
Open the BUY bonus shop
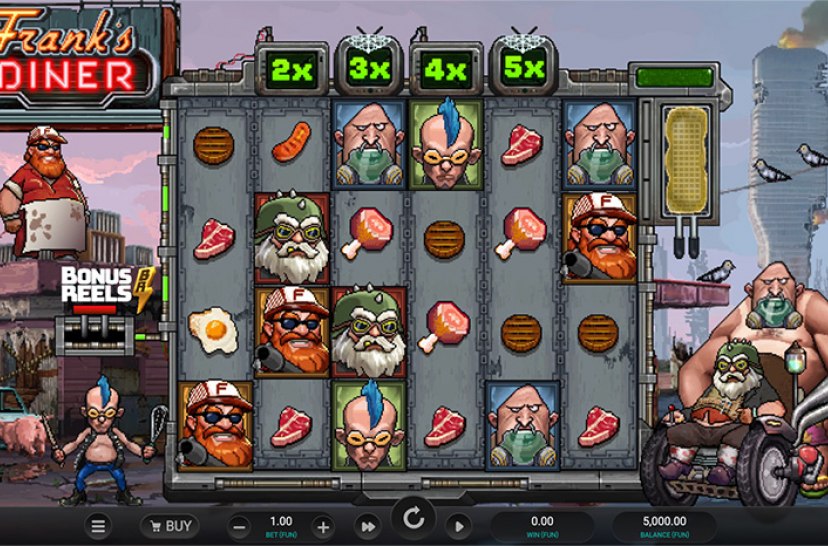169,526
